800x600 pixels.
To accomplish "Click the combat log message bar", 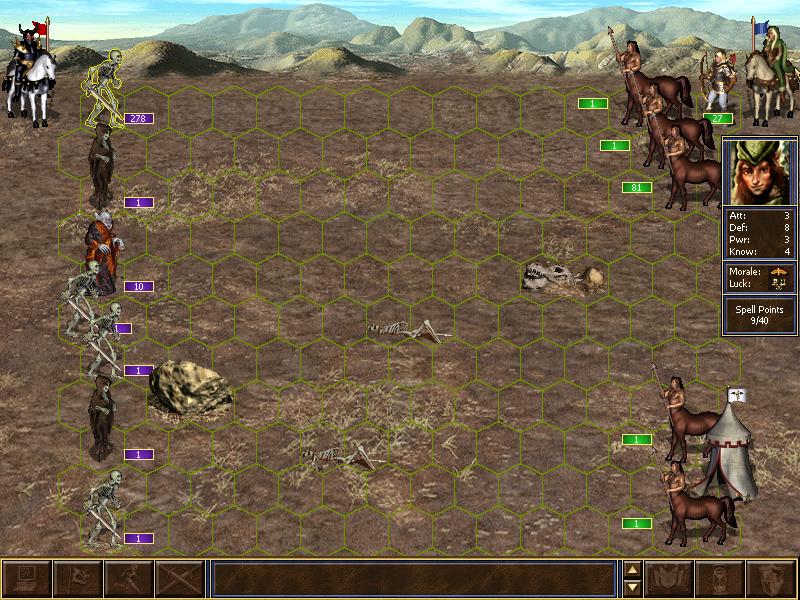I will (413, 579).
